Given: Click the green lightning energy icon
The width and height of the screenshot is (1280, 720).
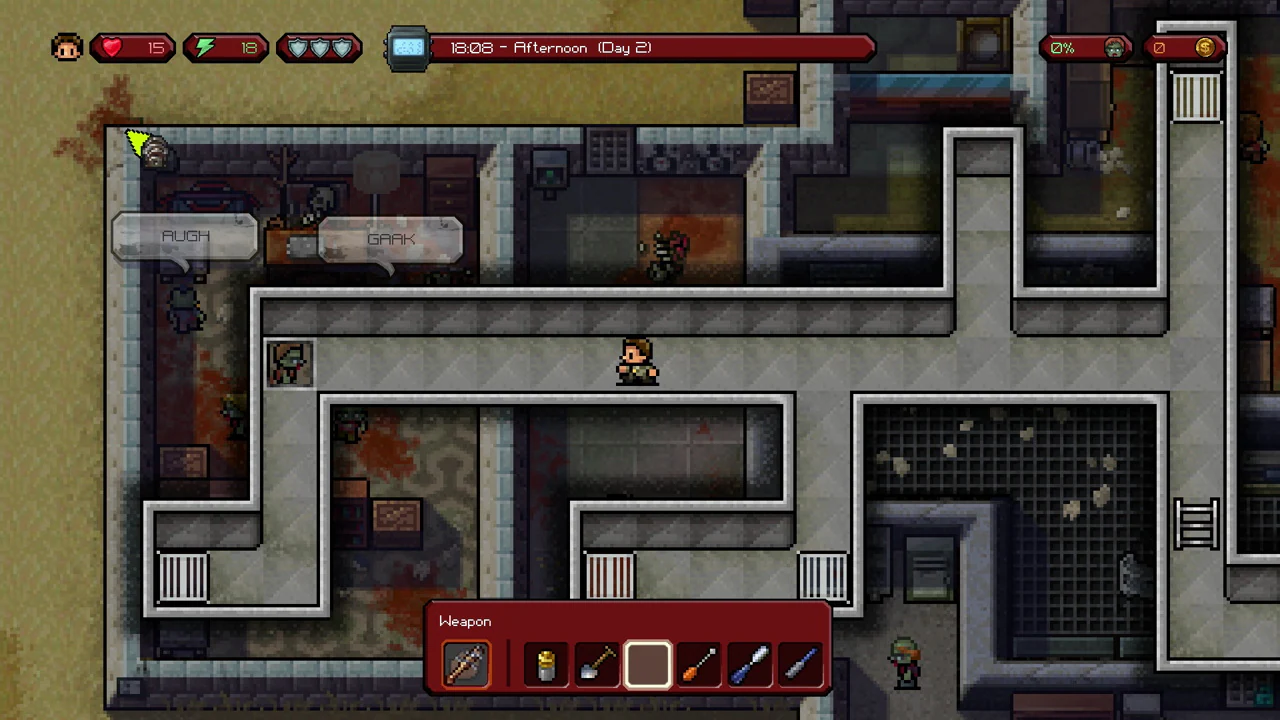Looking at the screenshot, I should coord(204,47).
